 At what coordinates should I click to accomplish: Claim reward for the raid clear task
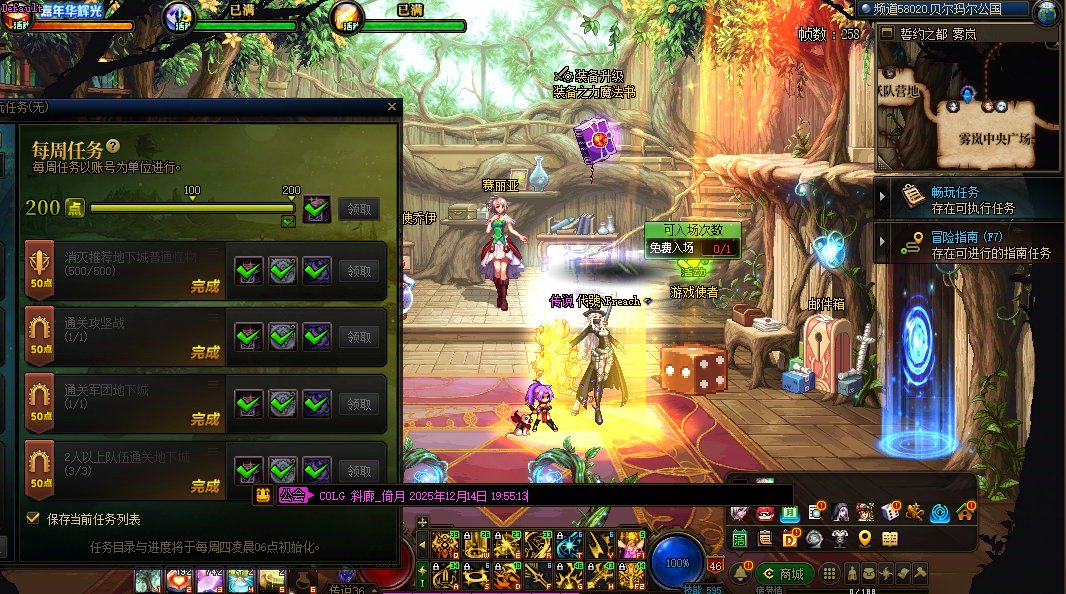360,337
